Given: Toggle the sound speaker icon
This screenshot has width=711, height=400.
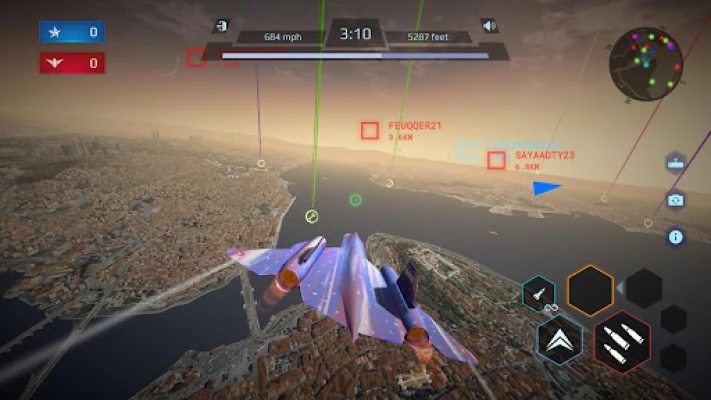Looking at the screenshot, I should pos(489,26).
